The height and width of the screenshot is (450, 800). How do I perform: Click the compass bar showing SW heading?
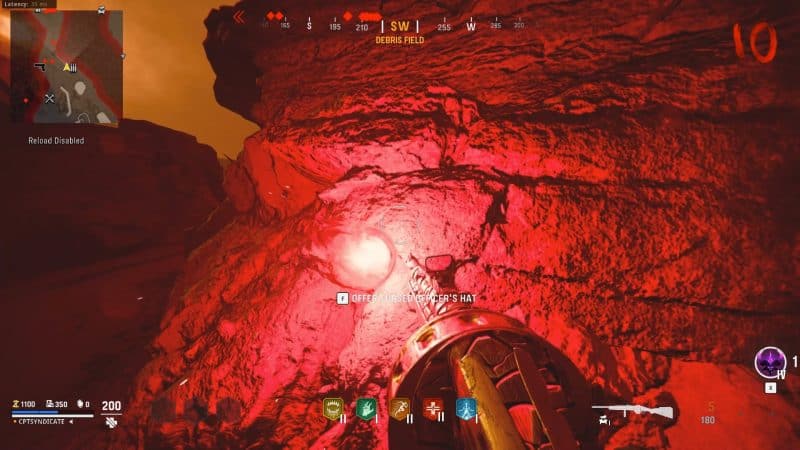[x=400, y=26]
